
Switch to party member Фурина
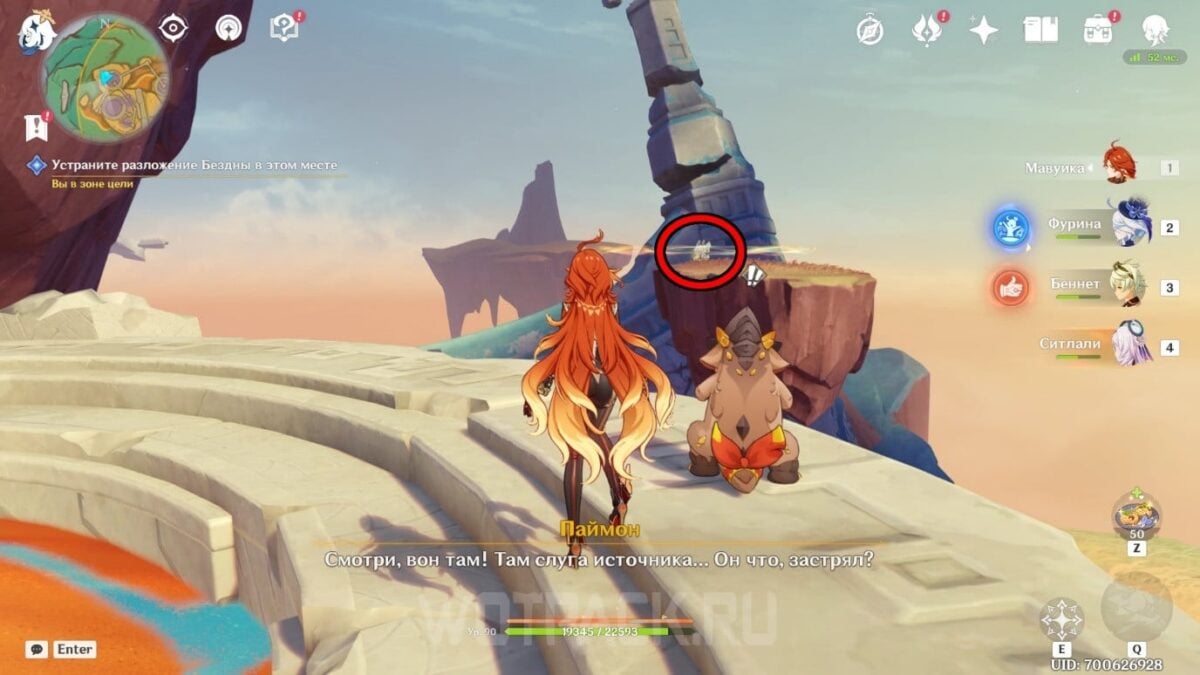pos(1132,224)
